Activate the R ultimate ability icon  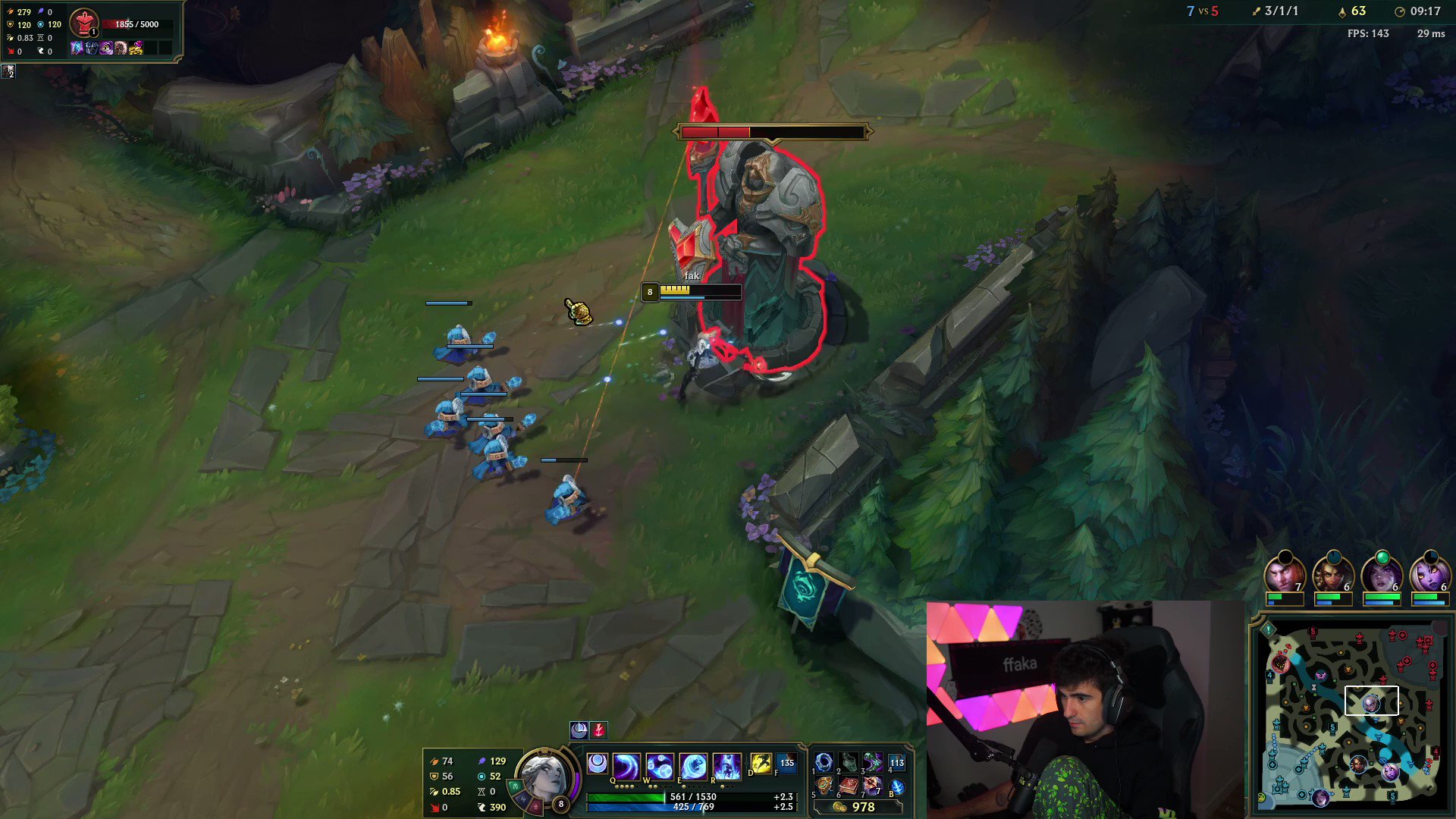pyautogui.click(x=728, y=766)
